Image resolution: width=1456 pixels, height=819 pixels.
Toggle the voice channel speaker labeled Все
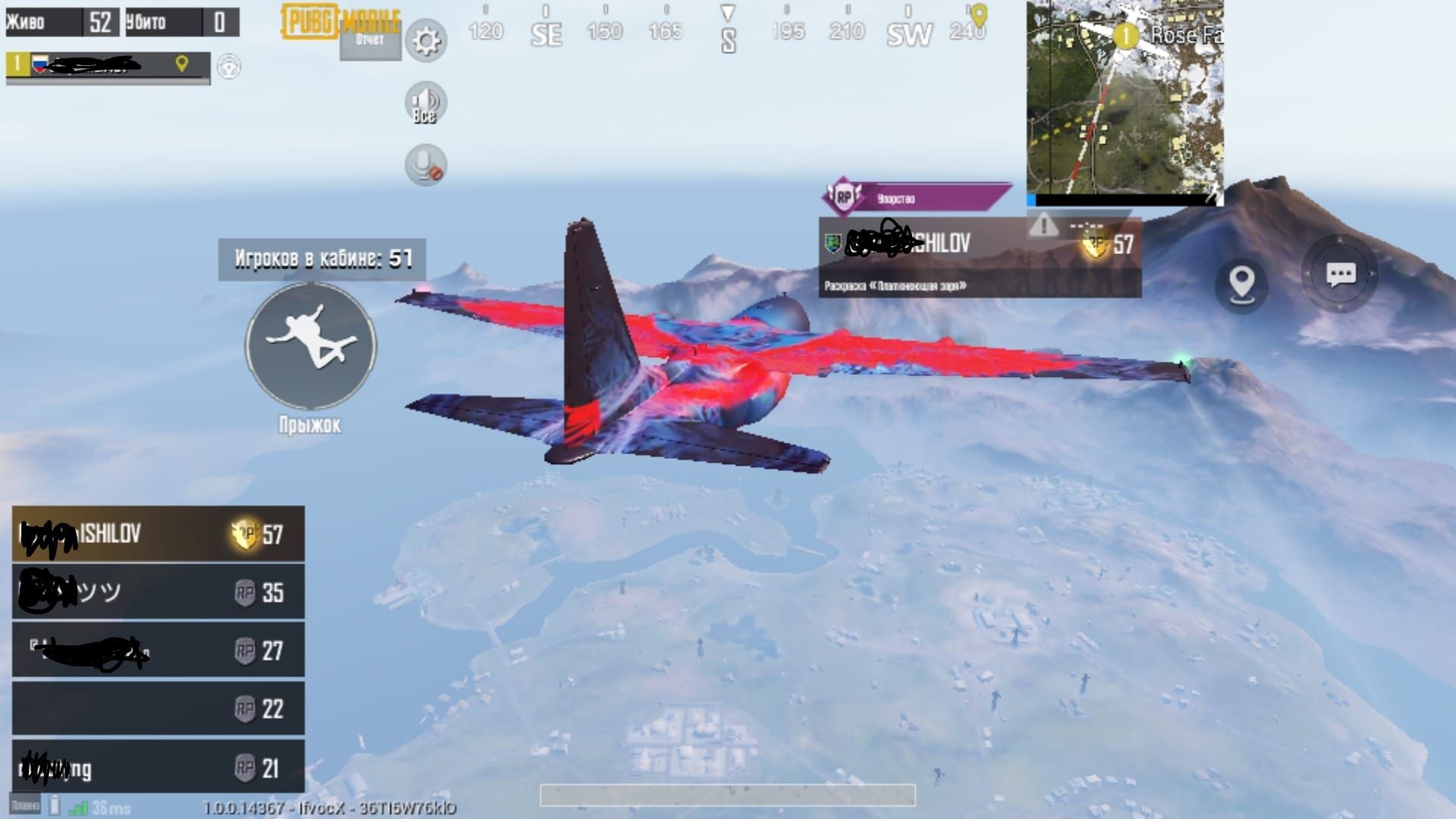click(x=425, y=103)
